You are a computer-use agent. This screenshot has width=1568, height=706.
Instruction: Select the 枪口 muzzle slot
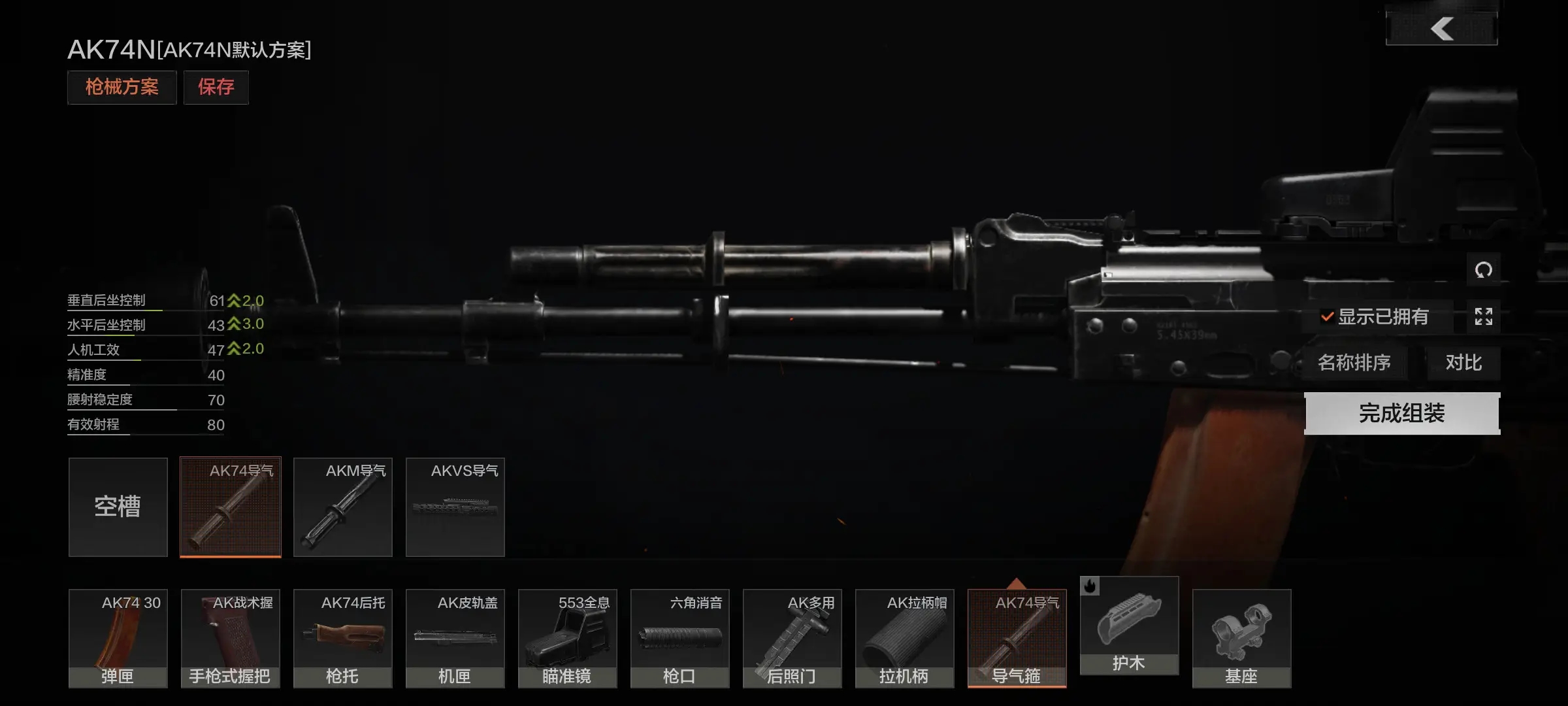coord(680,639)
